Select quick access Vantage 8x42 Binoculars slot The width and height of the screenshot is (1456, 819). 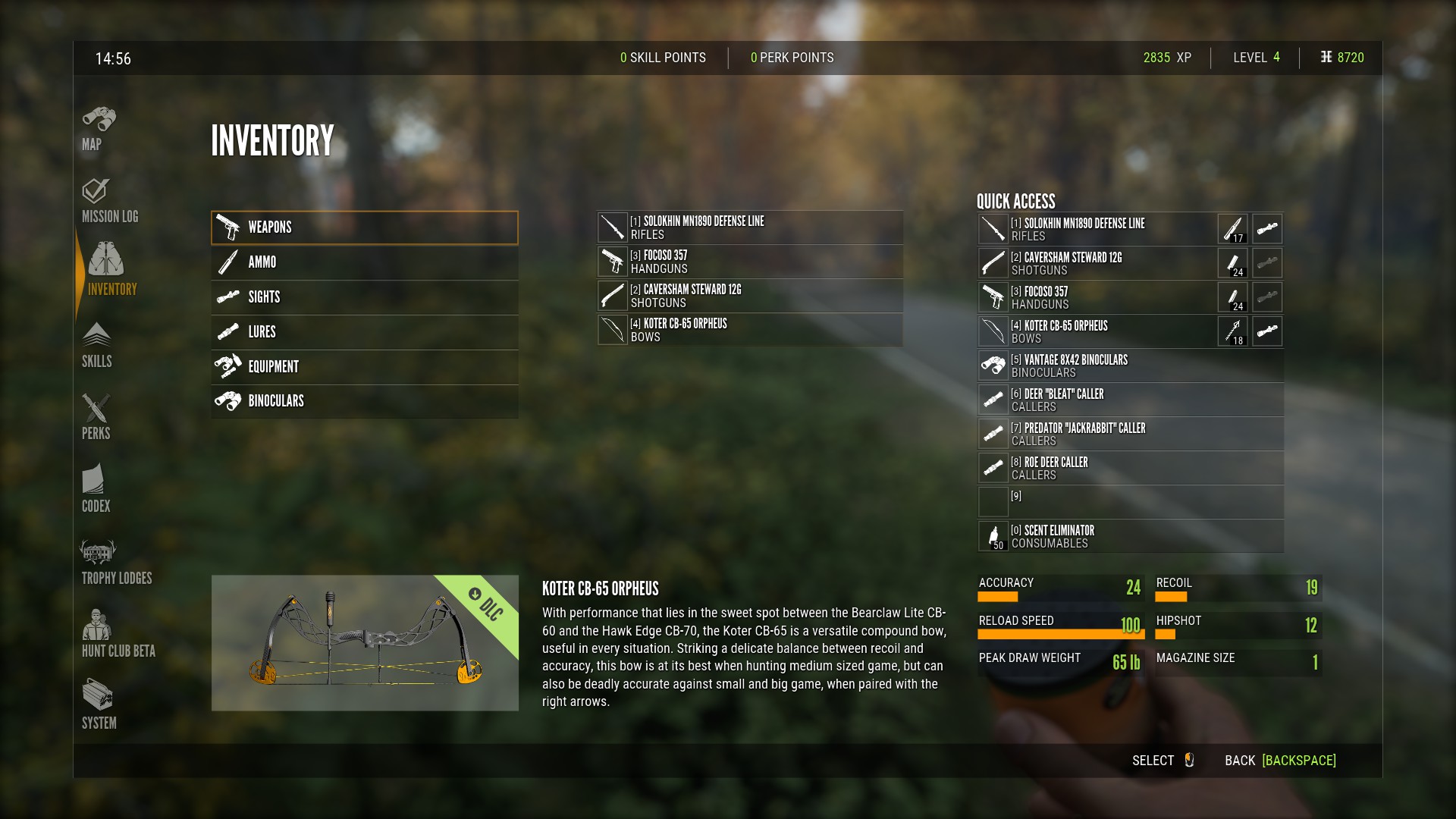point(1130,366)
